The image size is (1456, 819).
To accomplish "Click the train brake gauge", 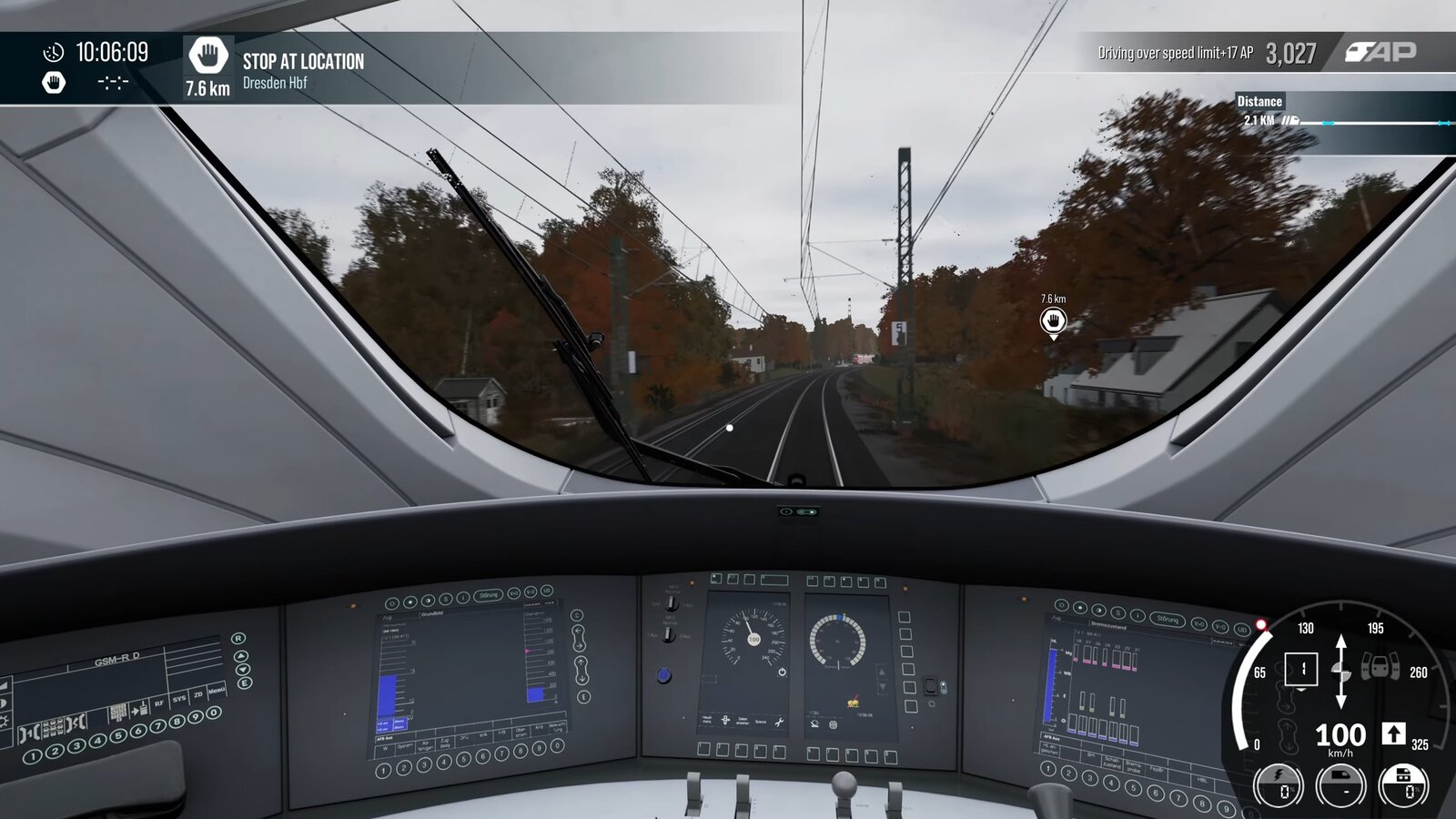I will point(1404,785).
